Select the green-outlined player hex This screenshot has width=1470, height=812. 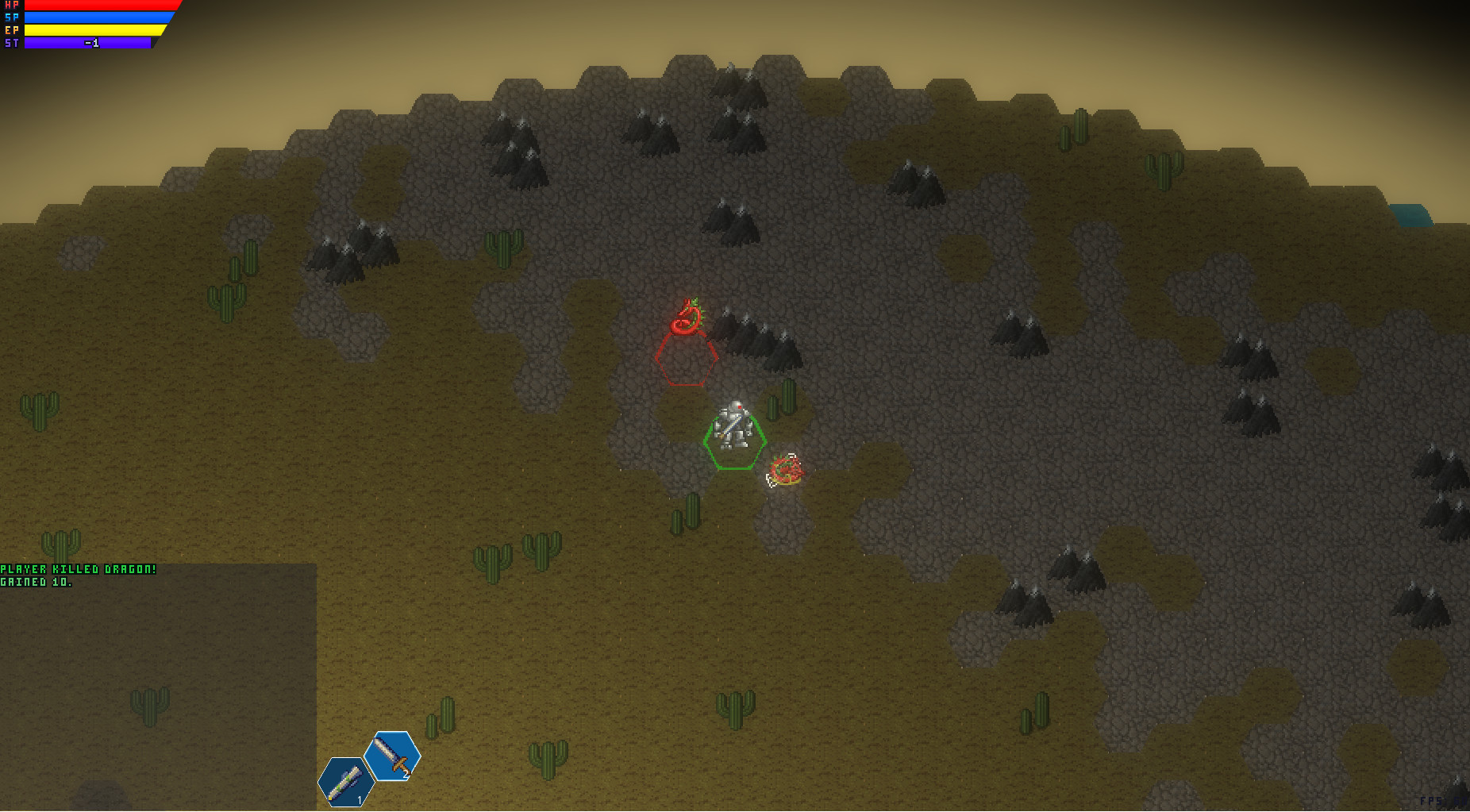pyautogui.click(x=734, y=442)
